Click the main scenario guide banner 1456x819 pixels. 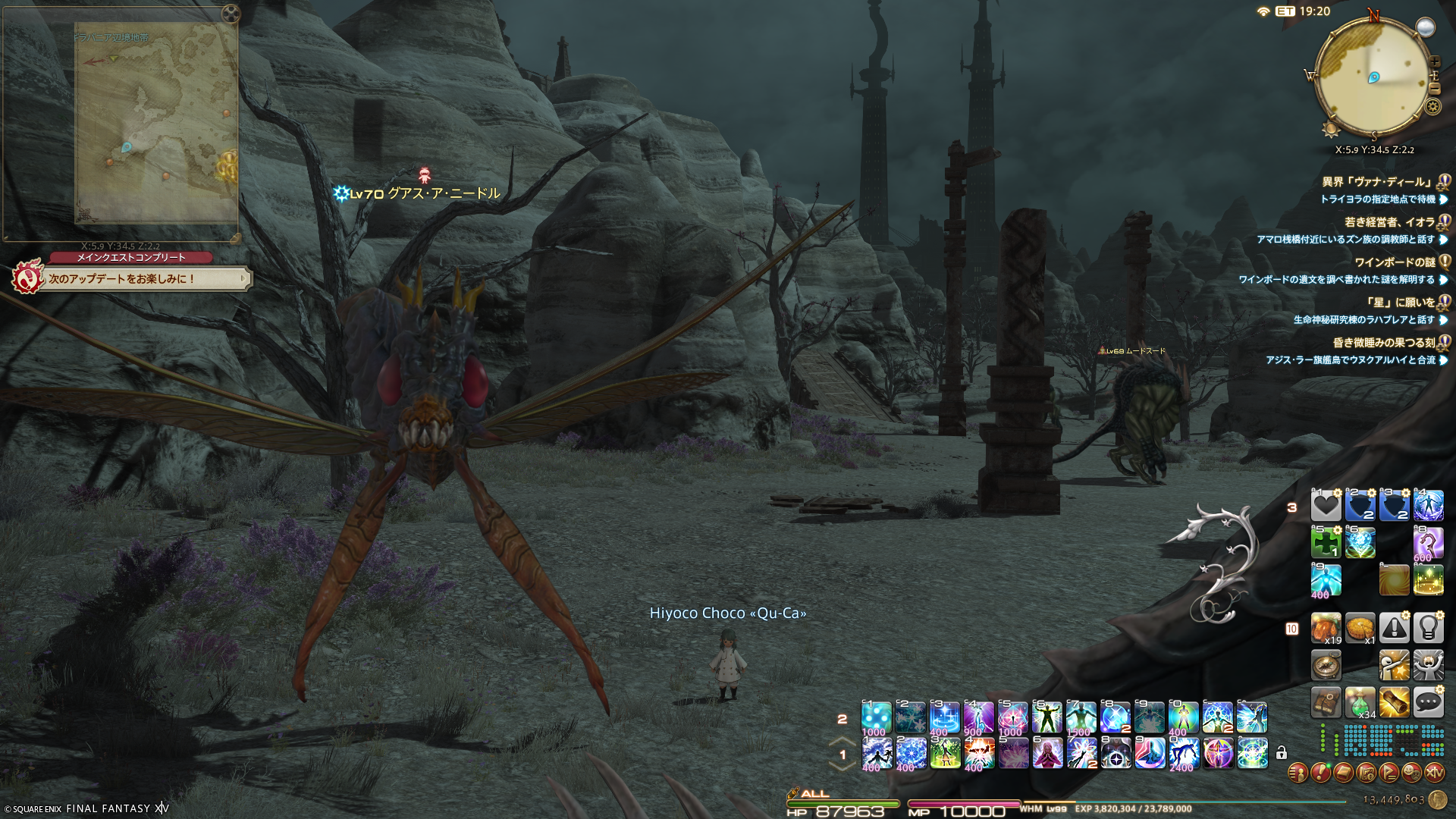144,279
